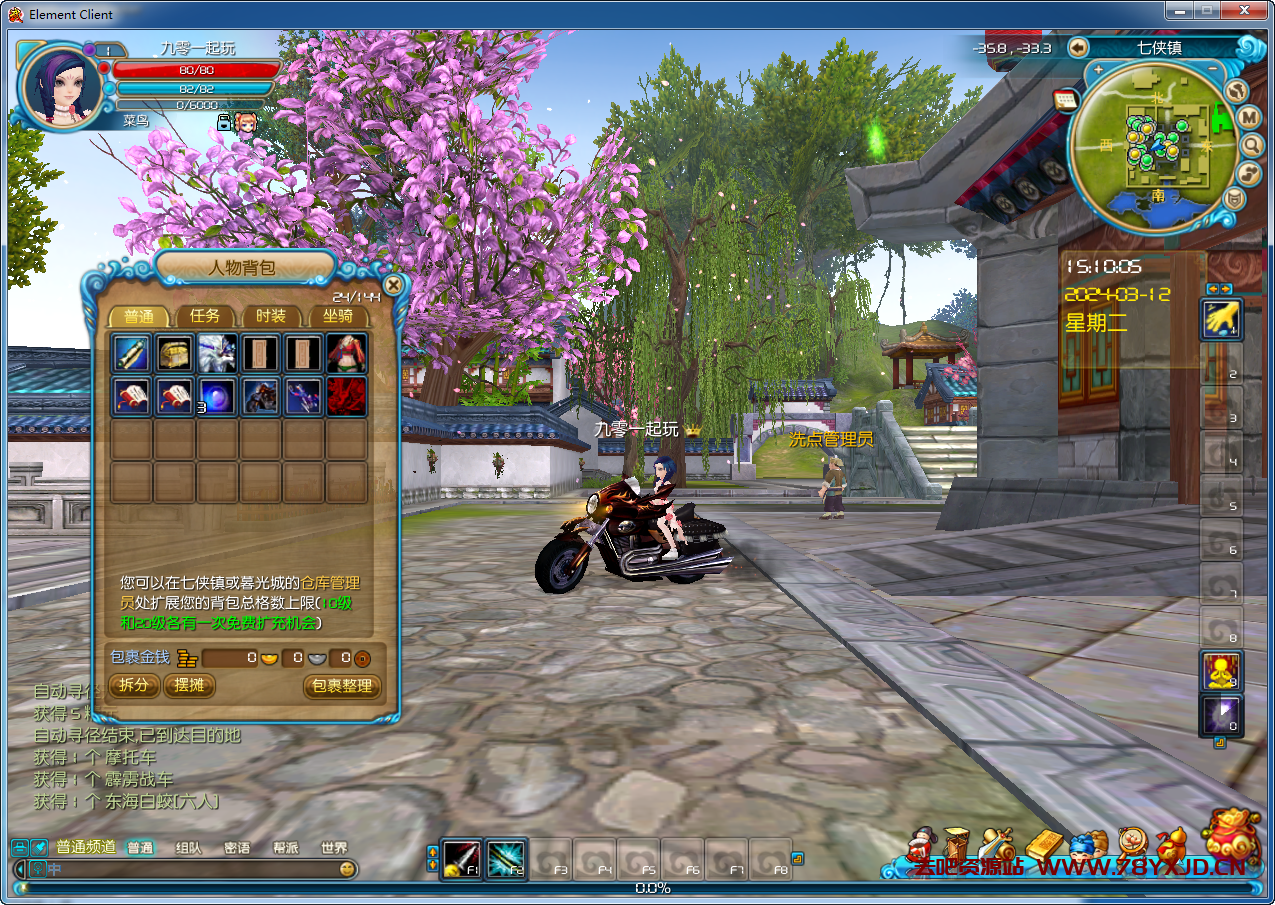Zoom out the minimap with minus button
Viewport: 1275px width, 905px height.
point(1213,69)
